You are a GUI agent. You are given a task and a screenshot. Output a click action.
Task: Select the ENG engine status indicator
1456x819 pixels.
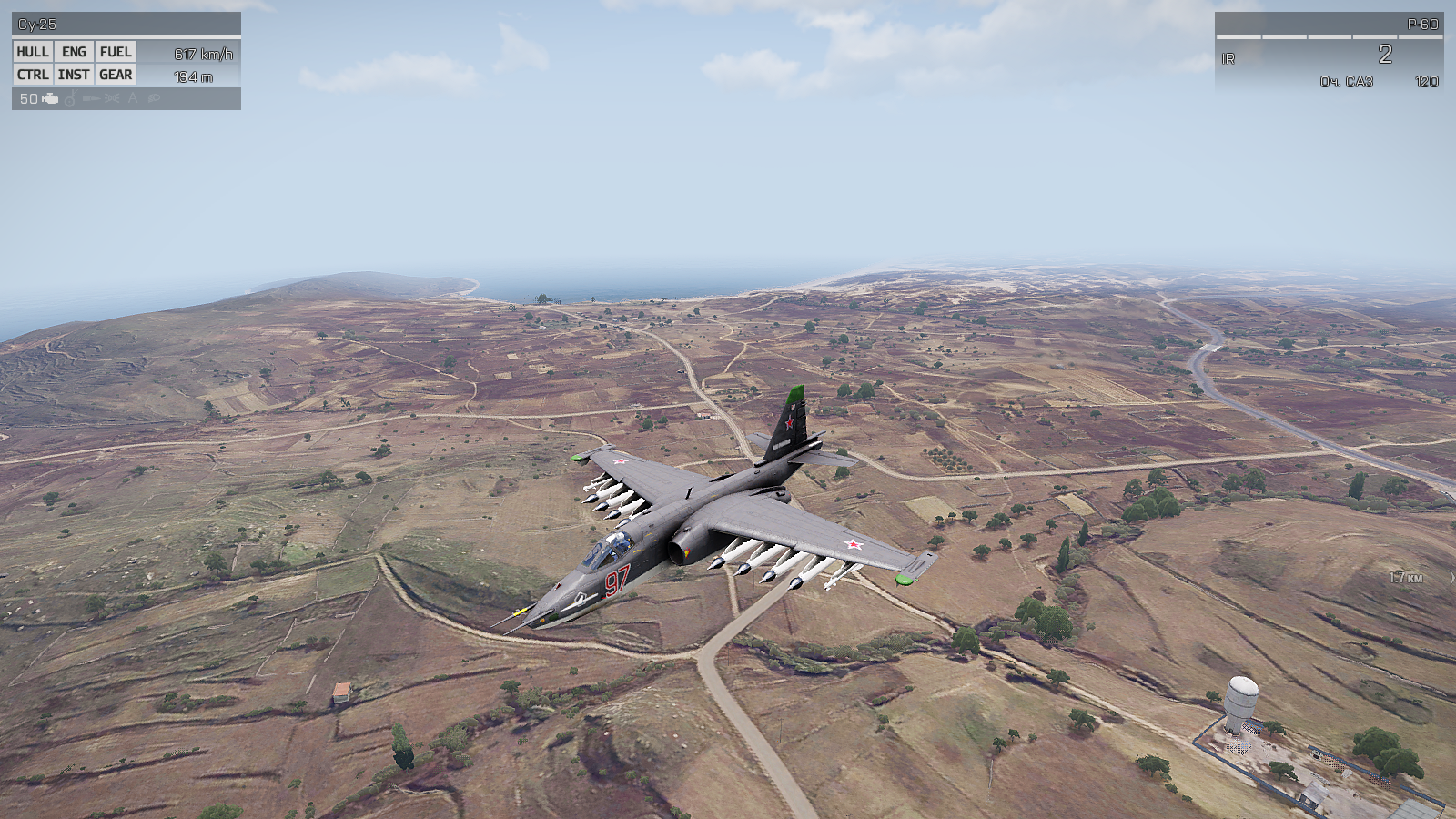pos(74,52)
